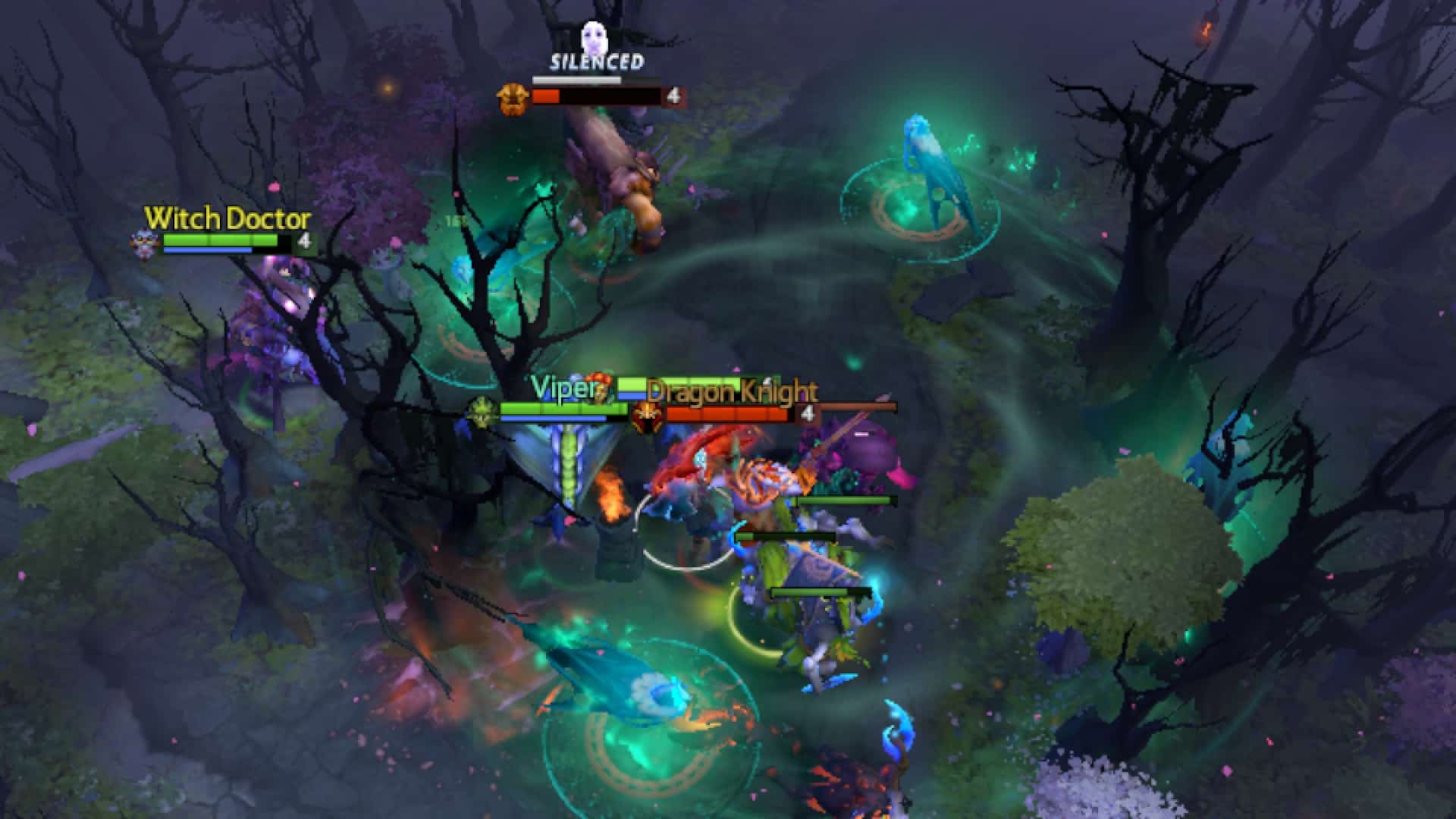This screenshot has width=1456, height=819.
Task: Click Witch Doctor's blue mana bar
Action: tap(207, 250)
